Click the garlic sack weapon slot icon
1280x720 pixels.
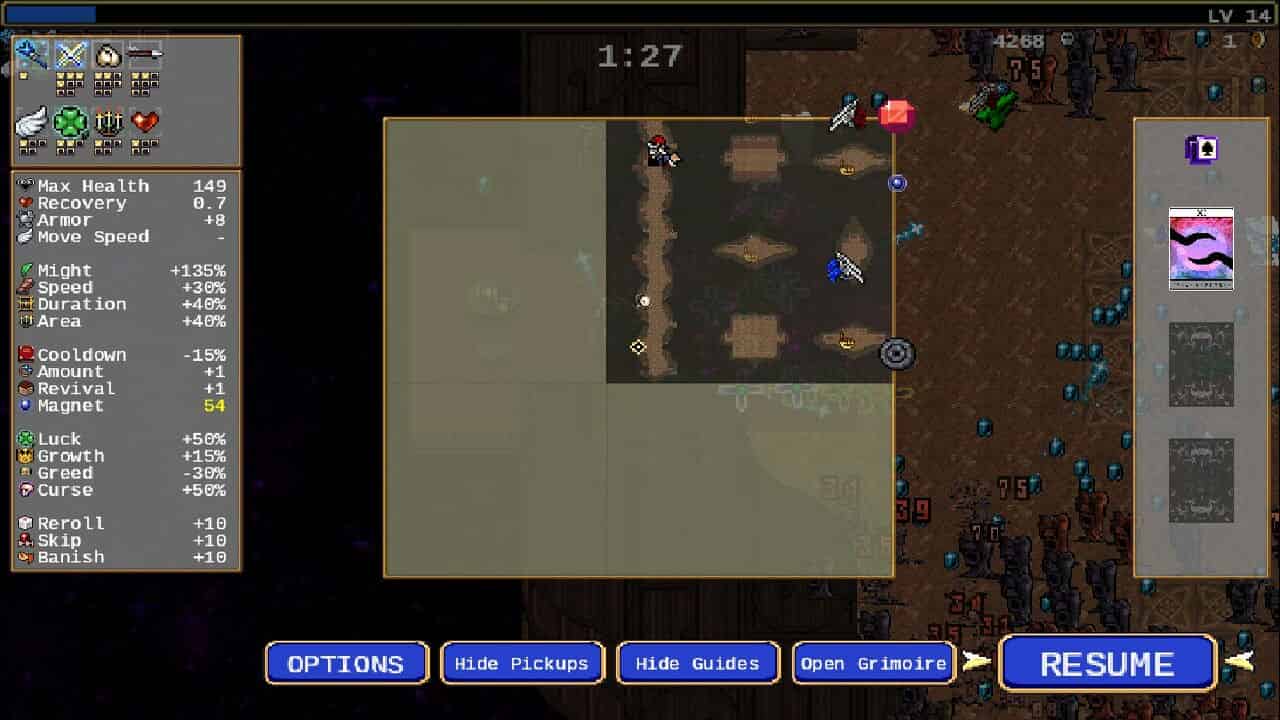pyautogui.click(x=108, y=54)
